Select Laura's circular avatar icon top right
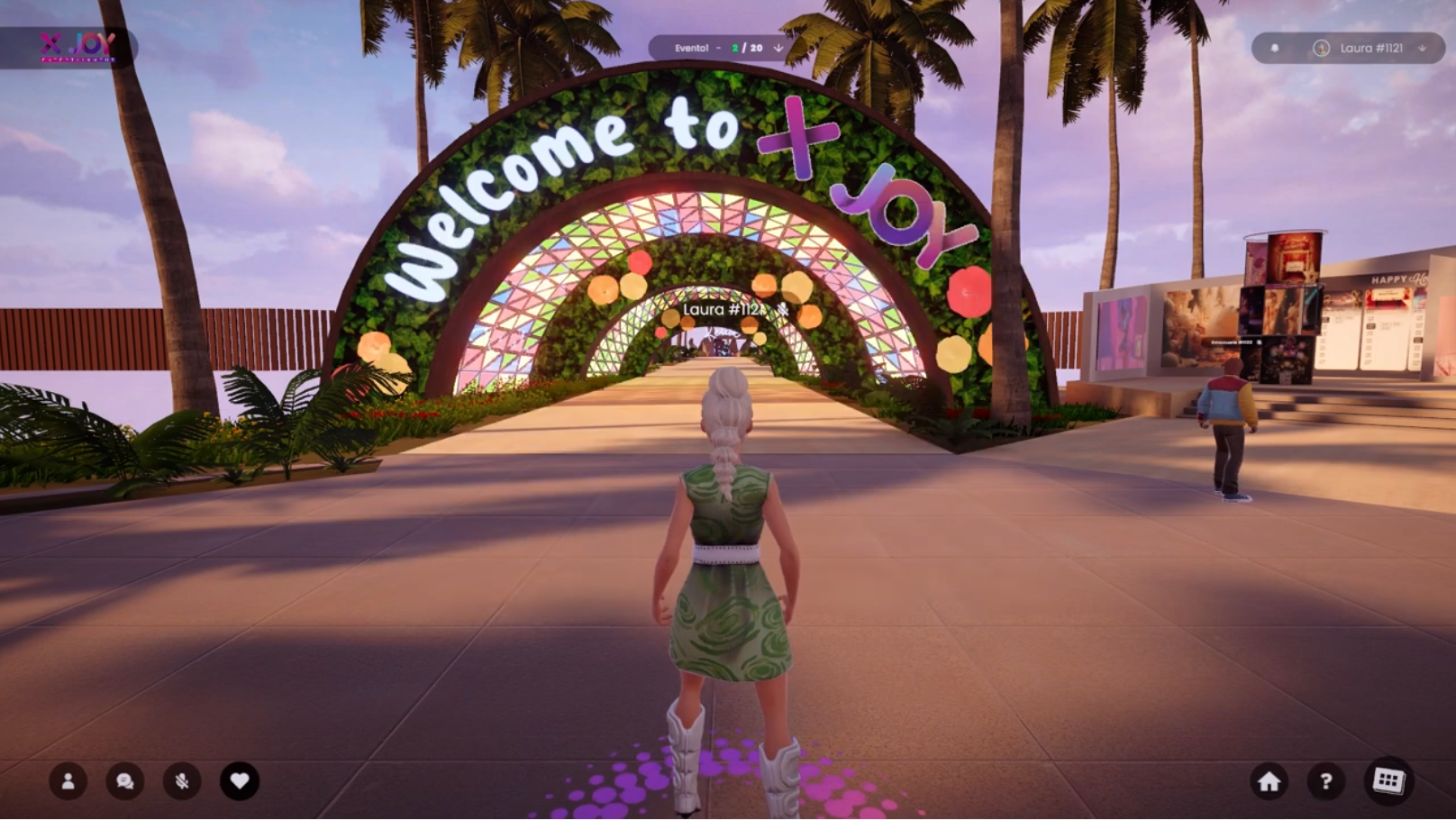Image resolution: width=1456 pixels, height=820 pixels. point(1320,48)
